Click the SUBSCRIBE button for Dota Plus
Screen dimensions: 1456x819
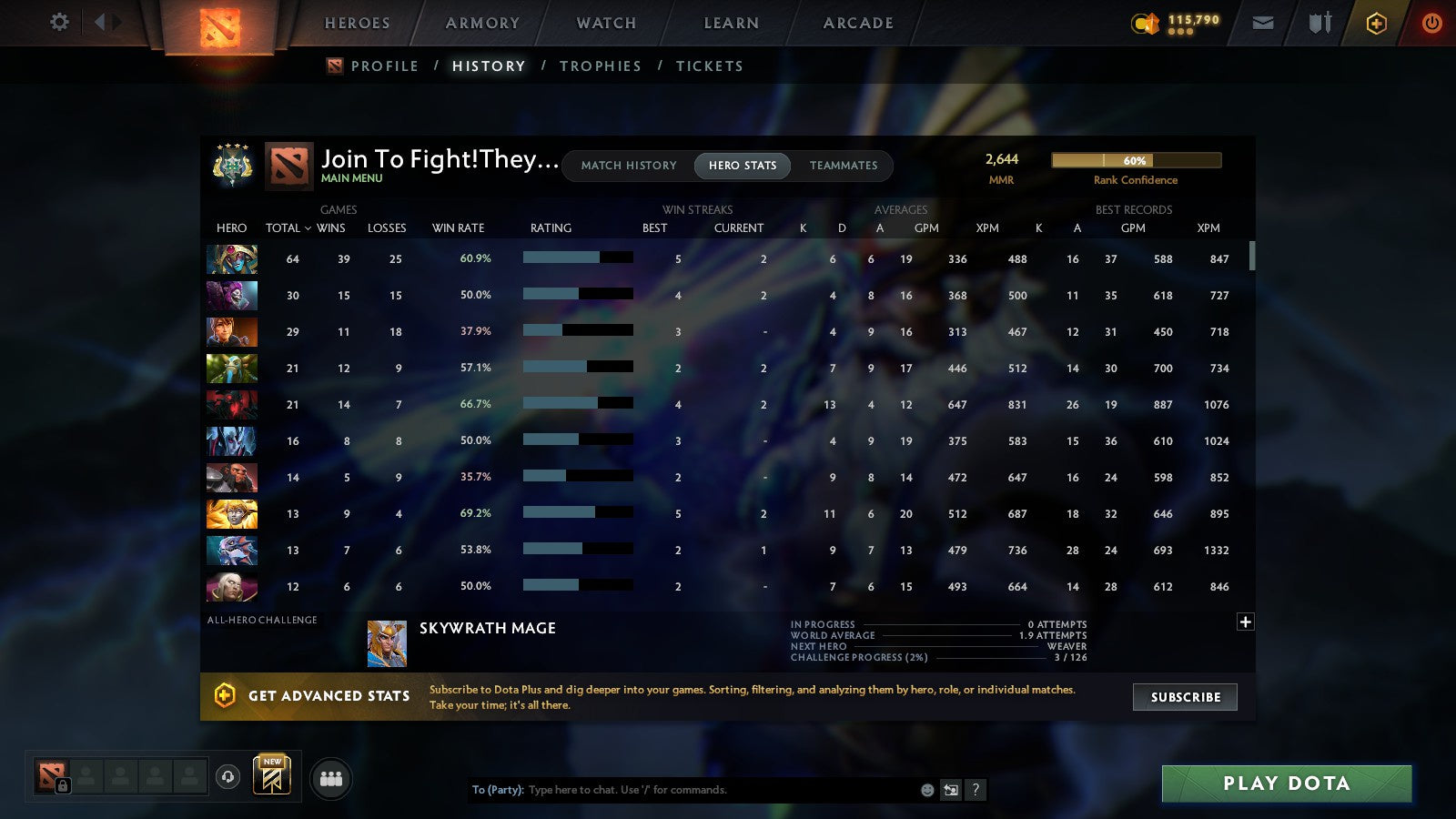1184,697
